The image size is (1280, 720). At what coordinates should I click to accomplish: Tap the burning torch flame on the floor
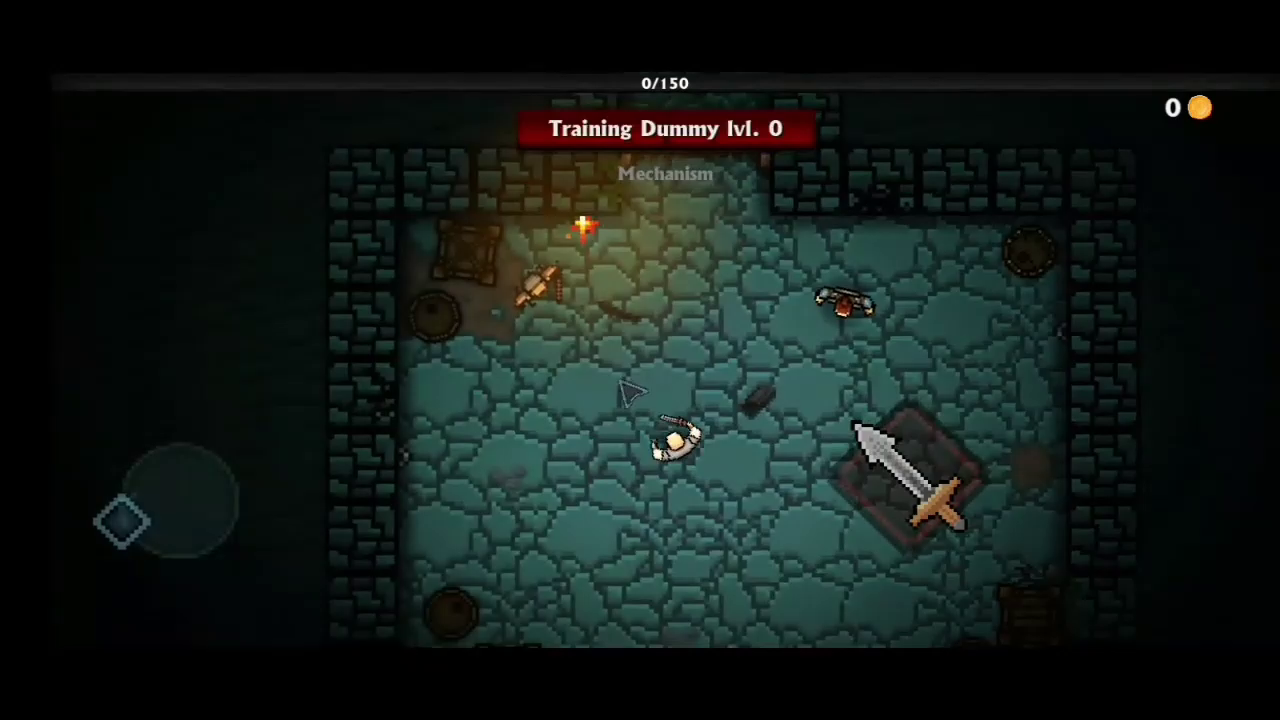(583, 228)
